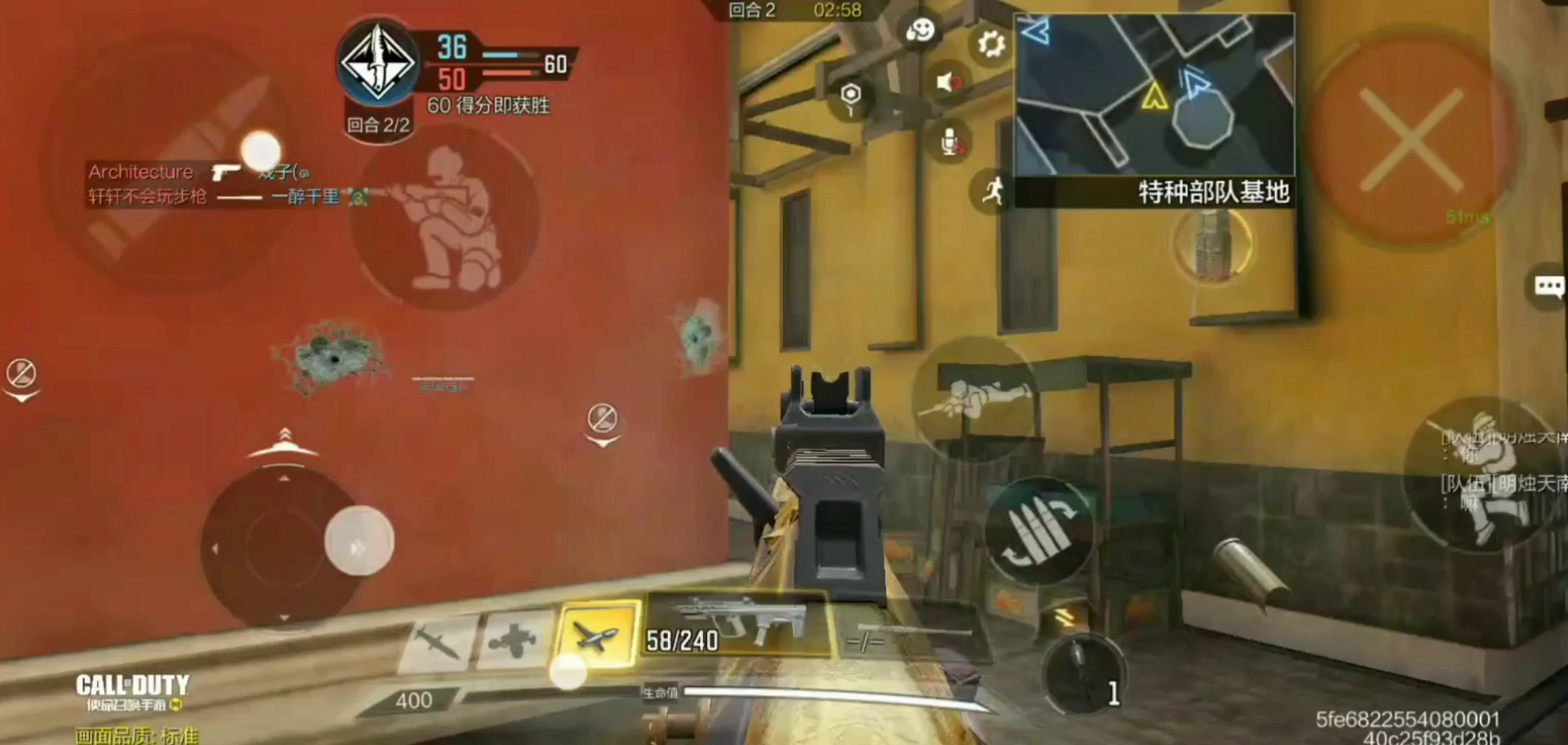This screenshot has height=745, width=1568.
Task: Activate the highlighted airstrike scorestreak
Action: [595, 637]
